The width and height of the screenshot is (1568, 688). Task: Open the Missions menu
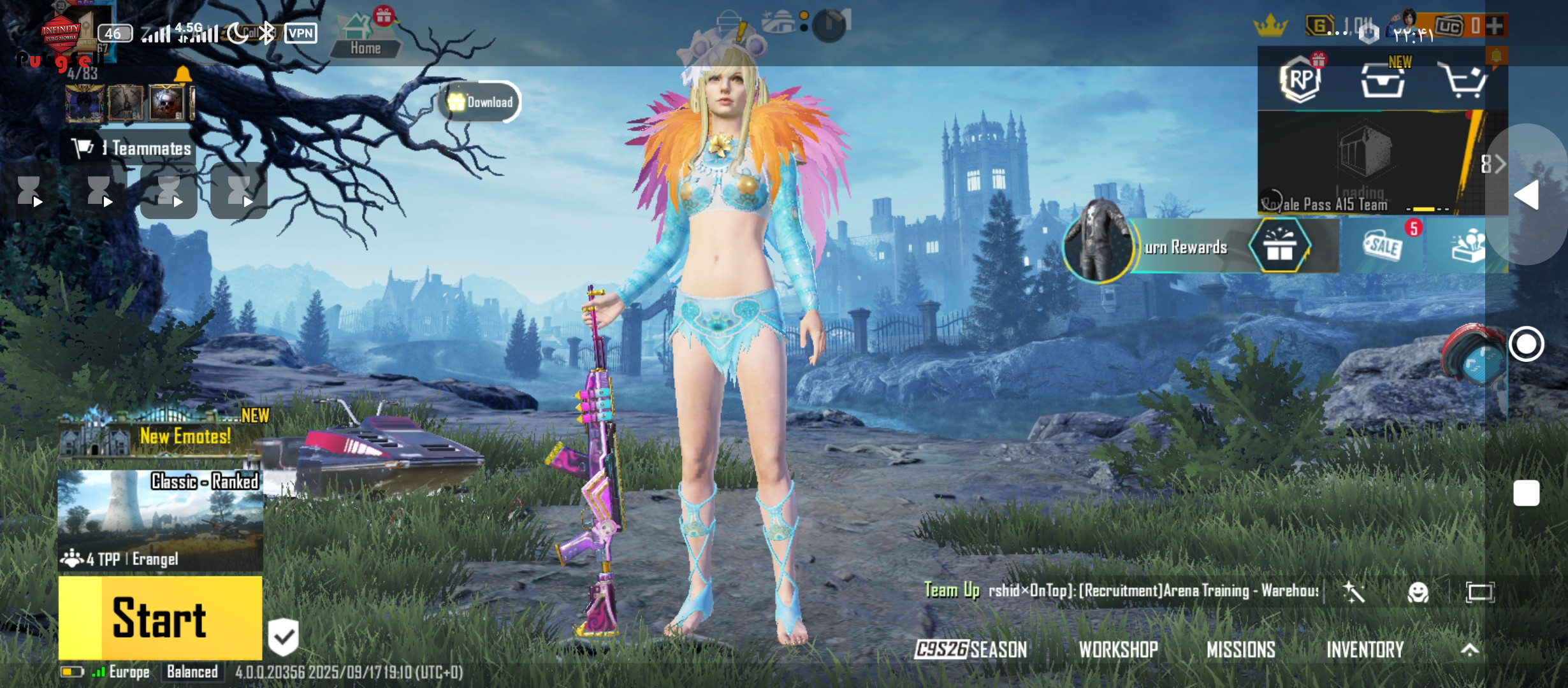coord(1240,649)
